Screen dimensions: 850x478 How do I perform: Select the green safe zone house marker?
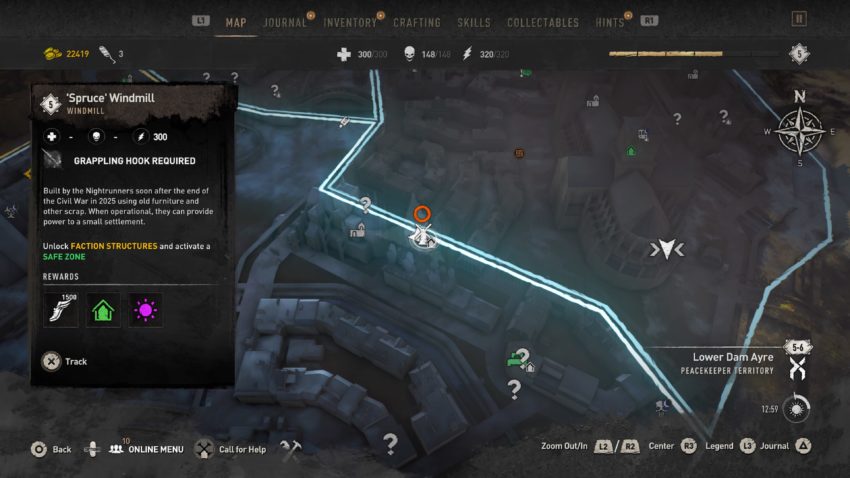[x=631, y=151]
